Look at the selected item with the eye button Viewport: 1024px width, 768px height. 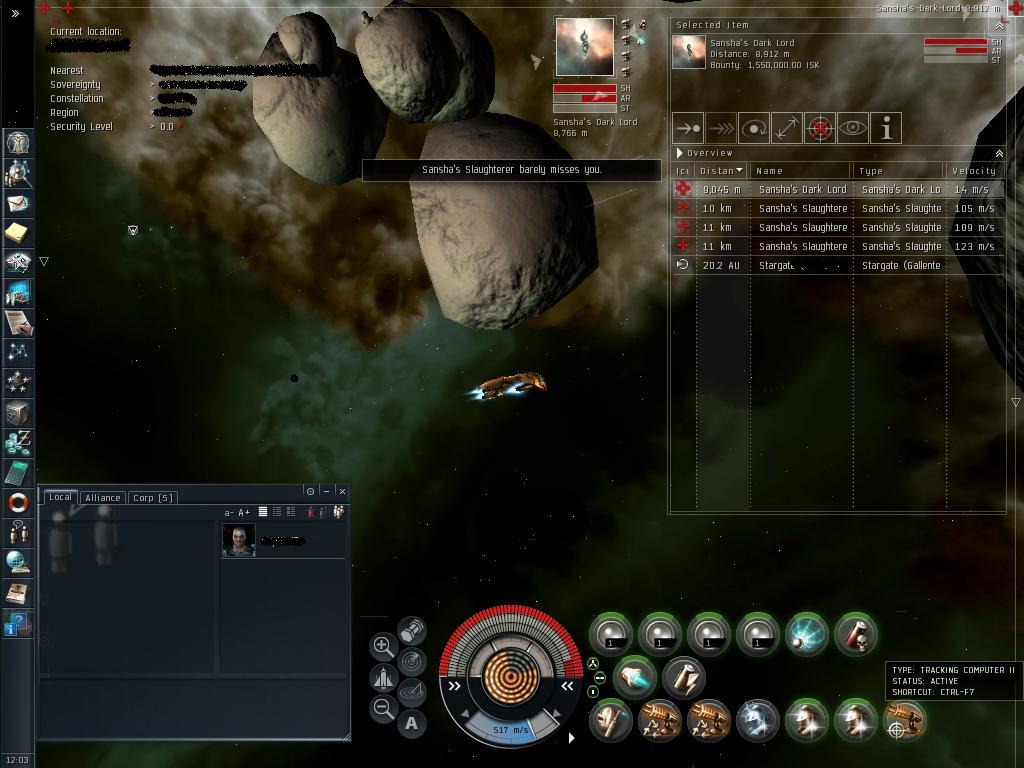pos(852,128)
